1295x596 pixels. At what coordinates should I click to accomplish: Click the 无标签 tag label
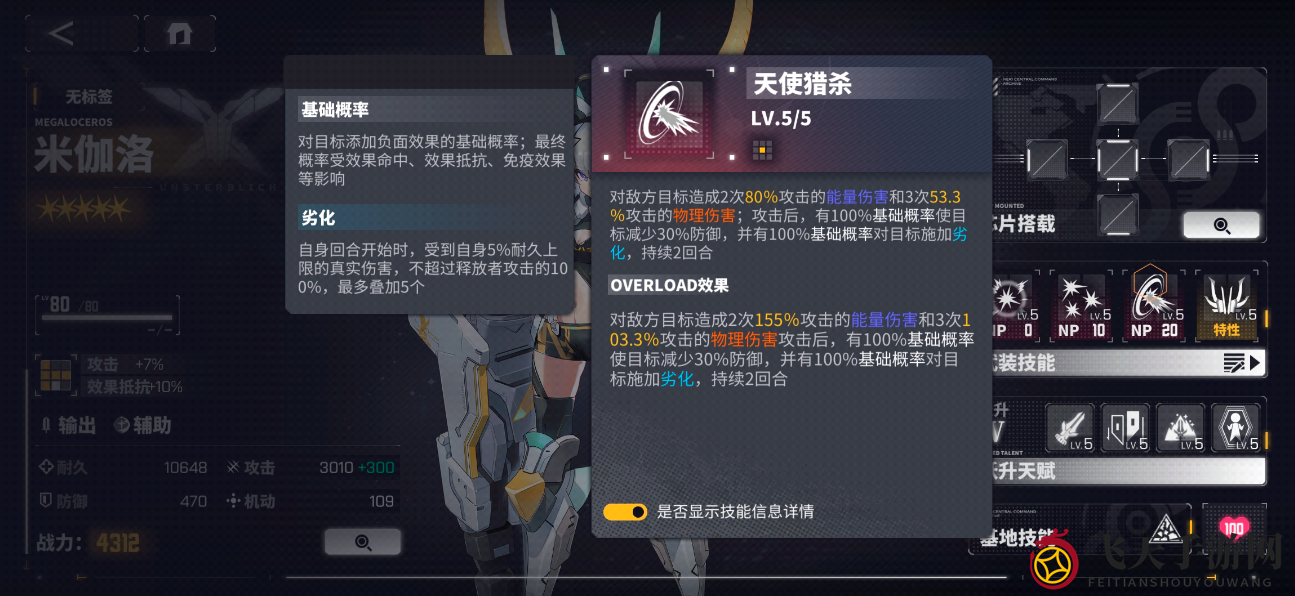[x=89, y=97]
